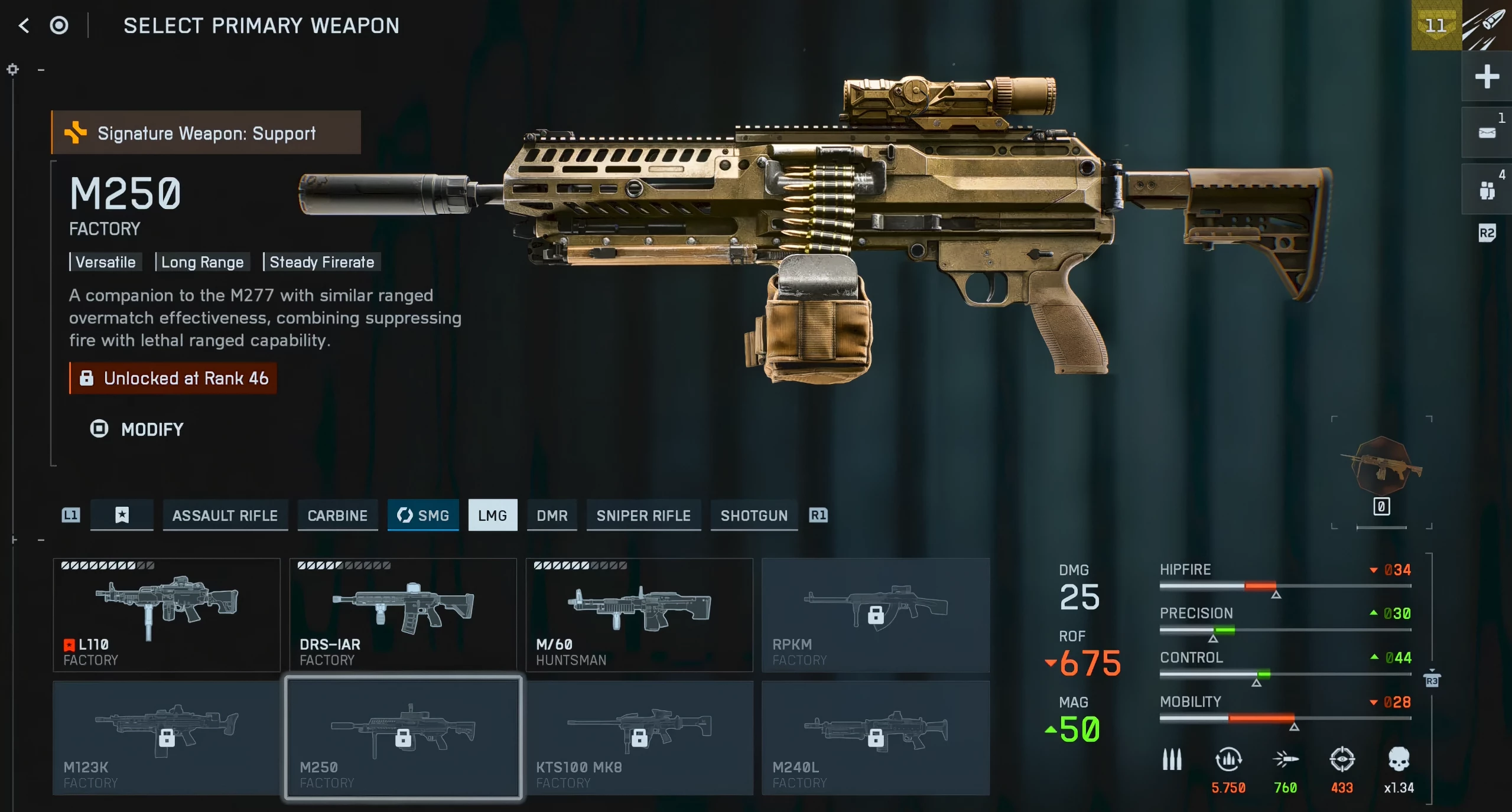Viewport: 1512px width, 812px height.
Task: Show the DMR weapon category
Action: tap(552, 516)
